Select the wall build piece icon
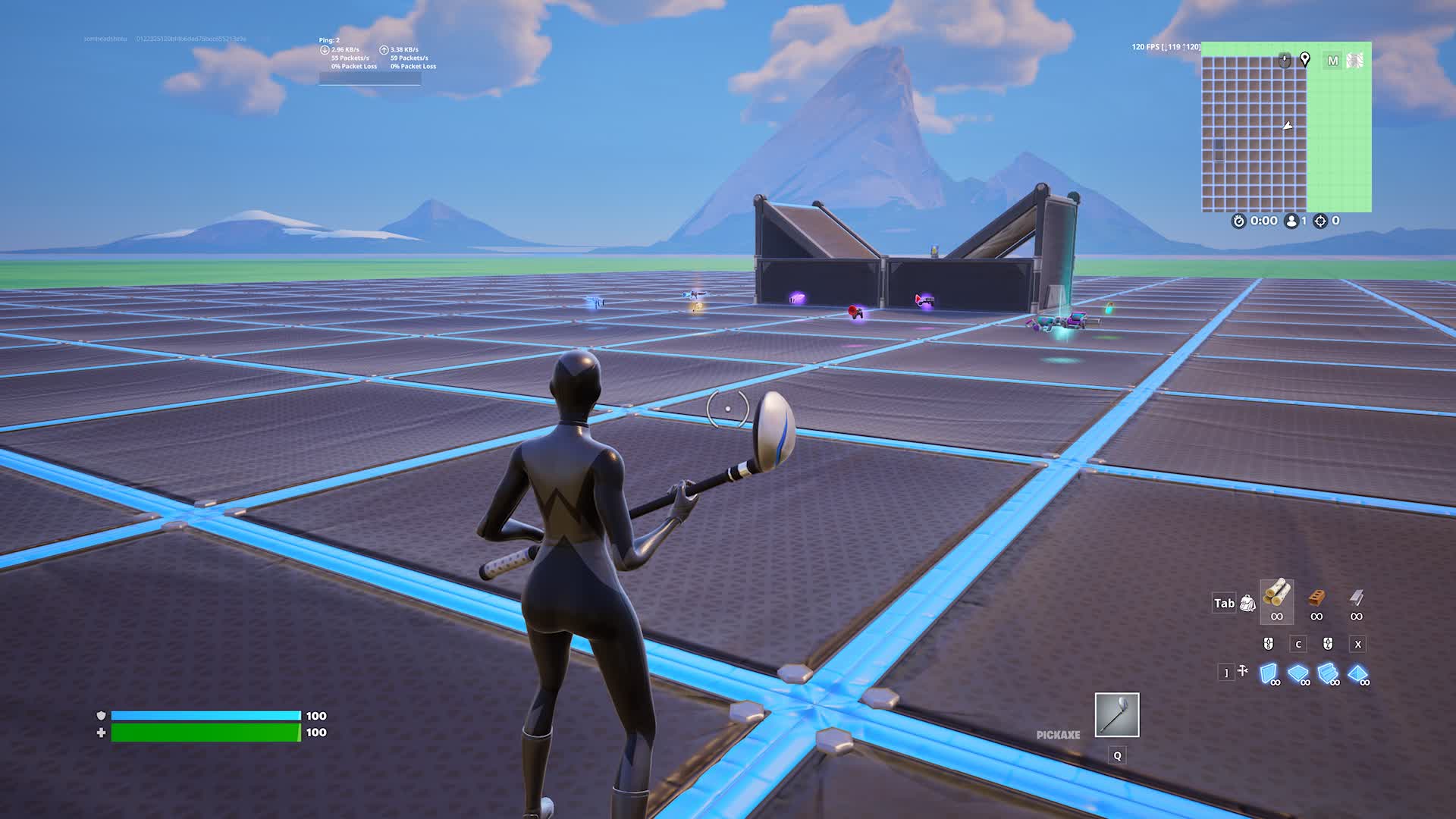 pos(1269,673)
